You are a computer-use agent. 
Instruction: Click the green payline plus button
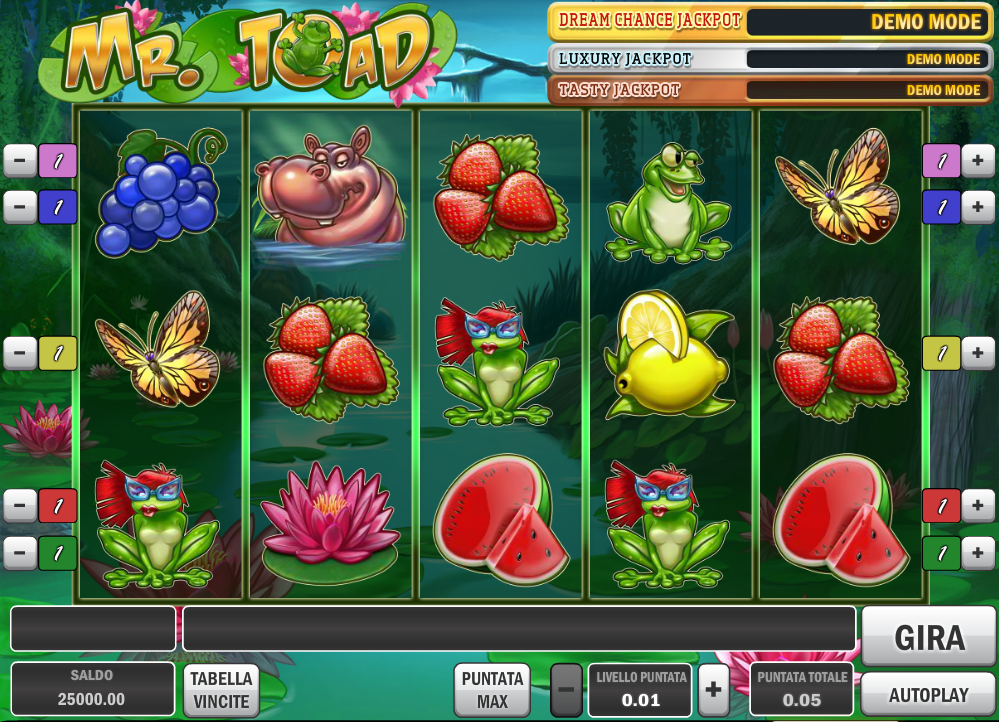click(x=977, y=553)
